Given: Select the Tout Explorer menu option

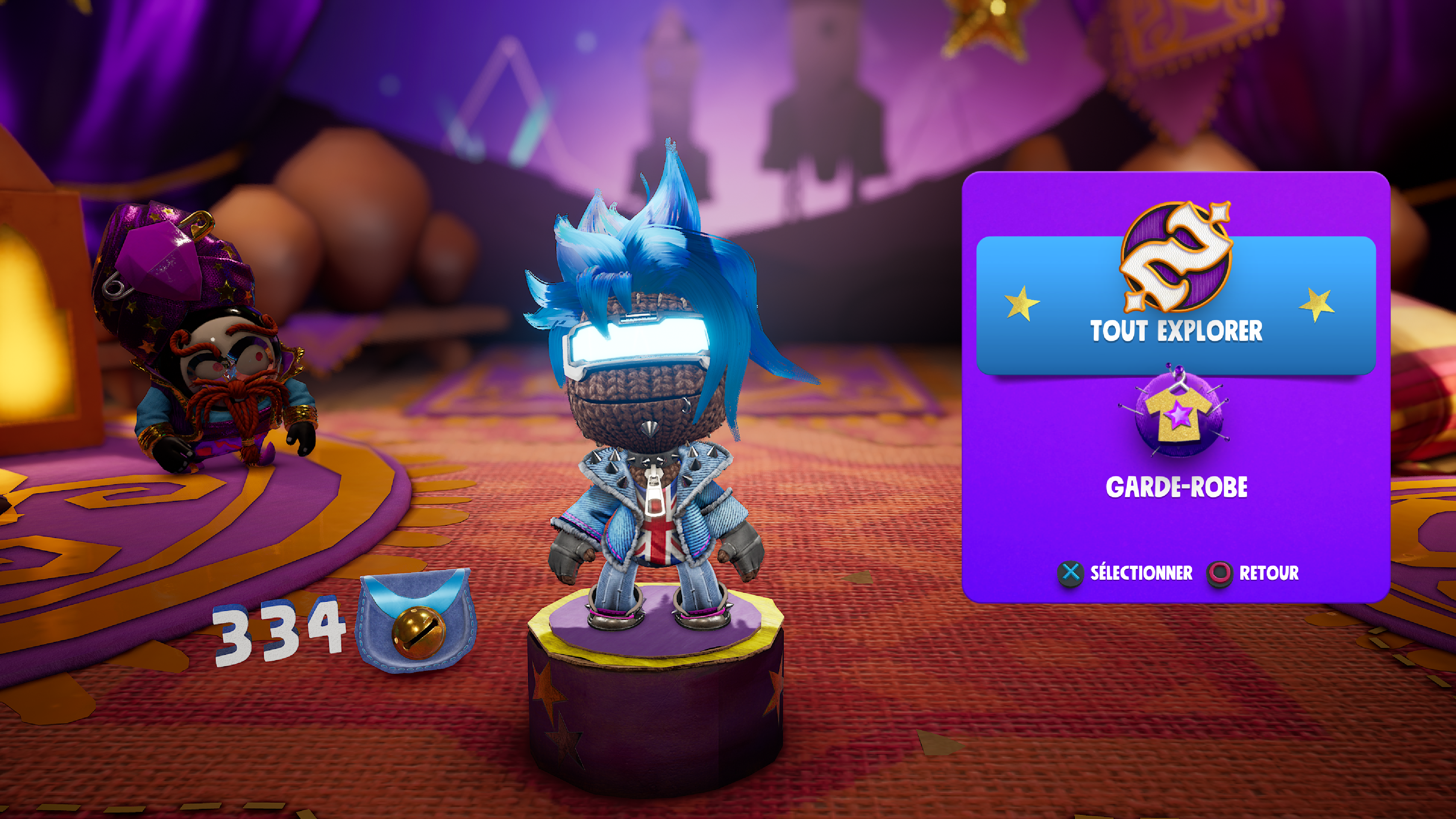Looking at the screenshot, I should pyautogui.click(x=1176, y=305).
